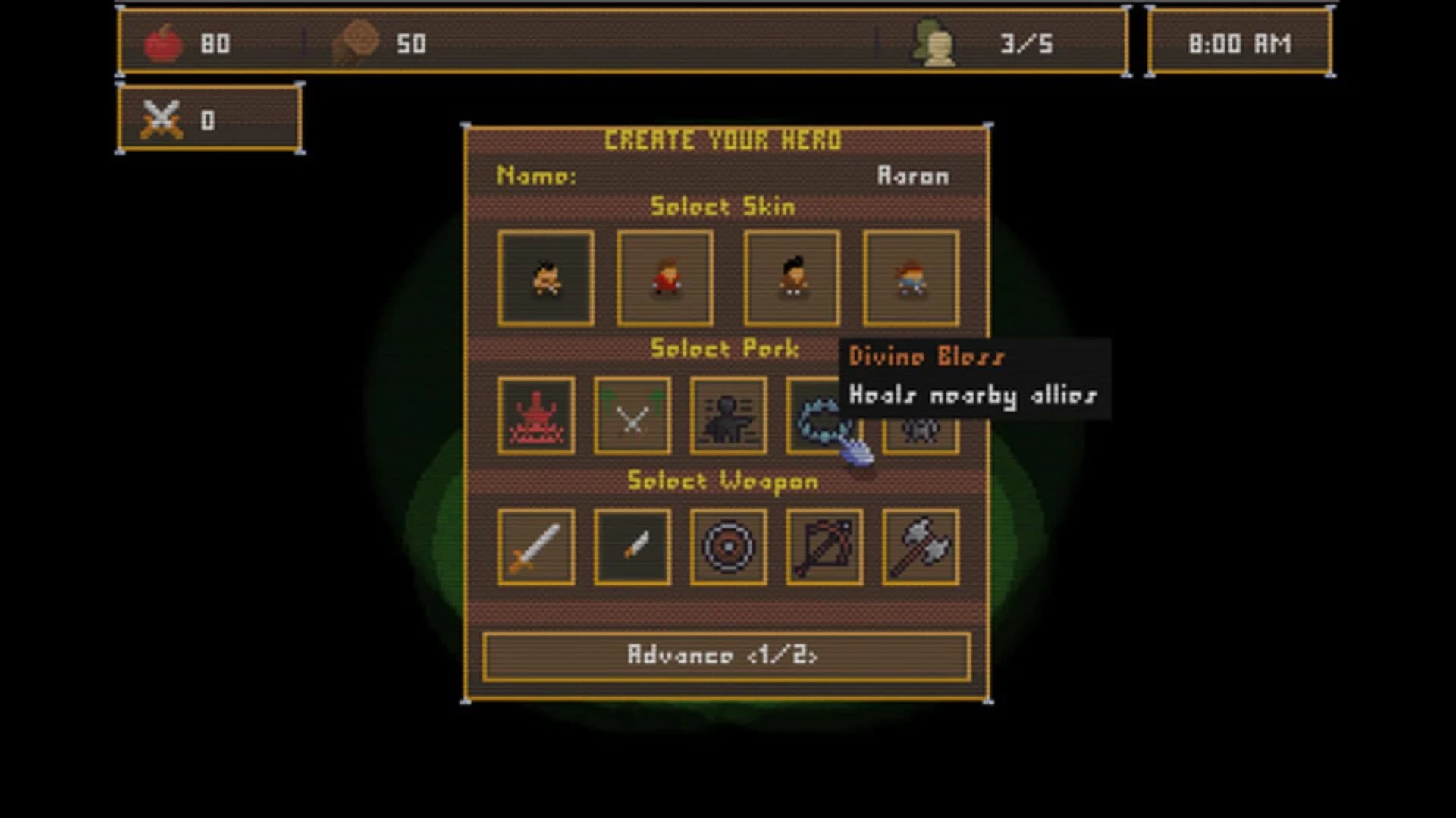Choose the rightmost hero skin
The height and width of the screenshot is (818, 1456).
(912, 277)
